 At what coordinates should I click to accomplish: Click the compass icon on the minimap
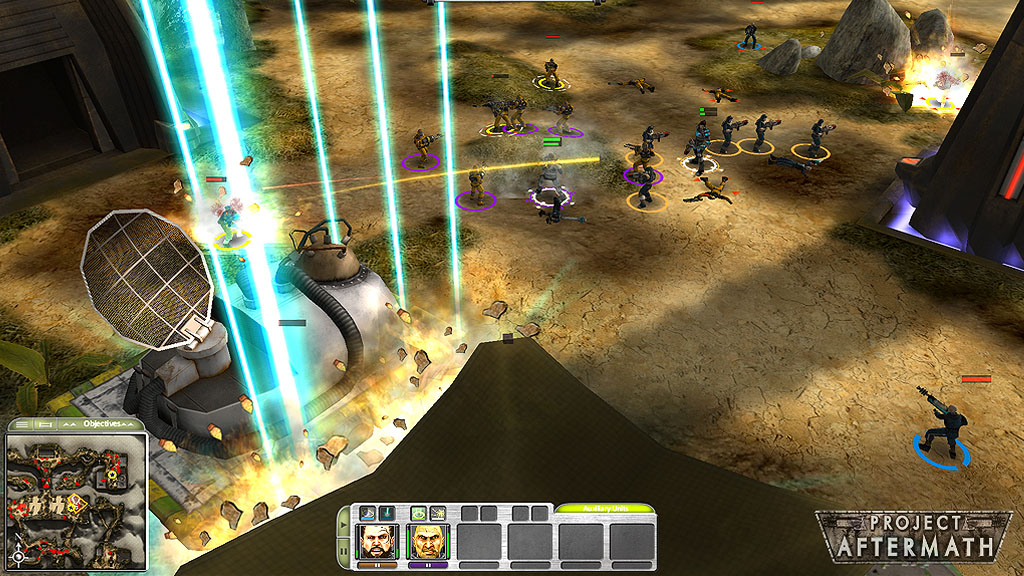[x=18, y=555]
